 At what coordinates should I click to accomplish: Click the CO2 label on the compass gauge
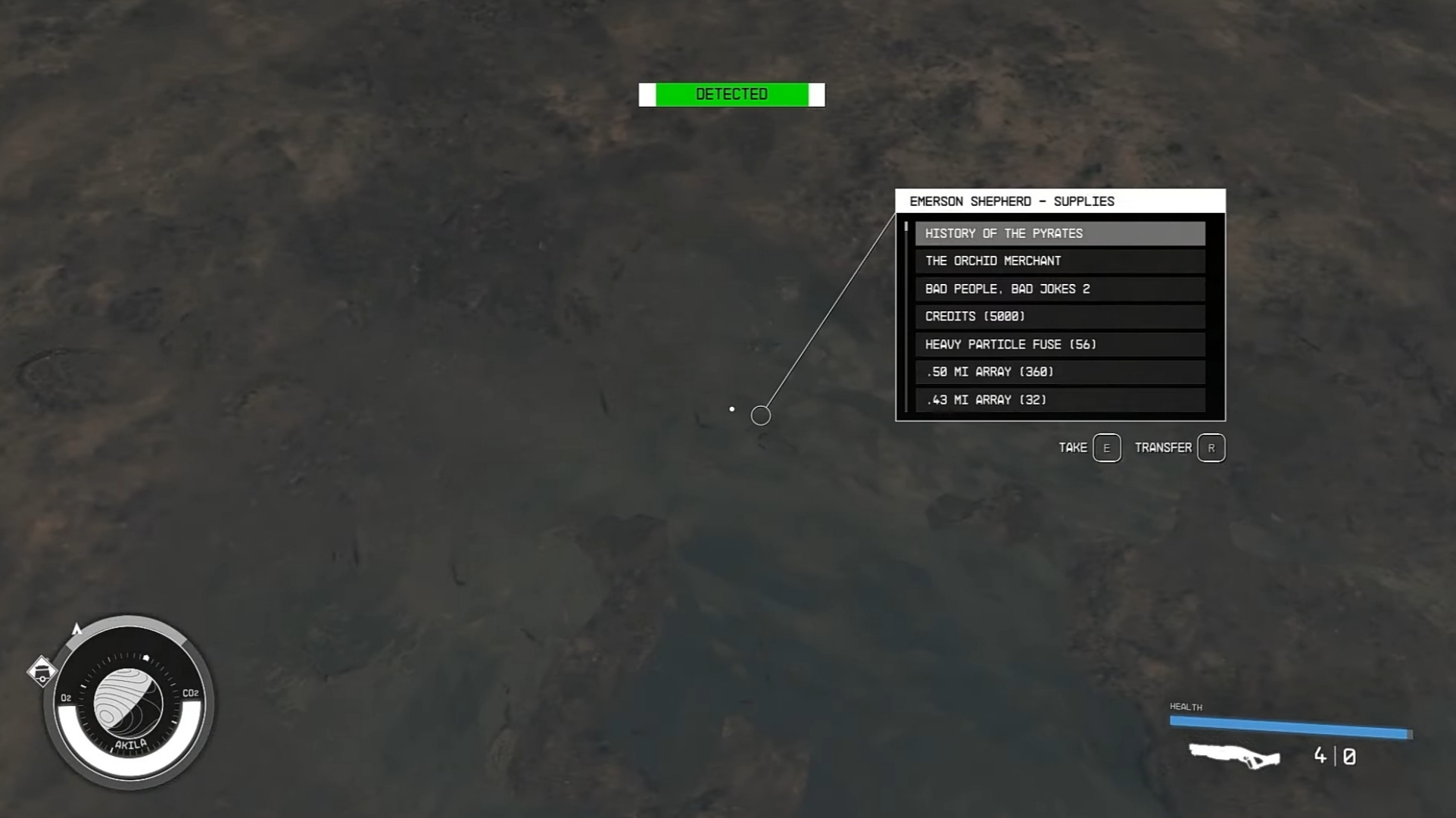(190, 692)
